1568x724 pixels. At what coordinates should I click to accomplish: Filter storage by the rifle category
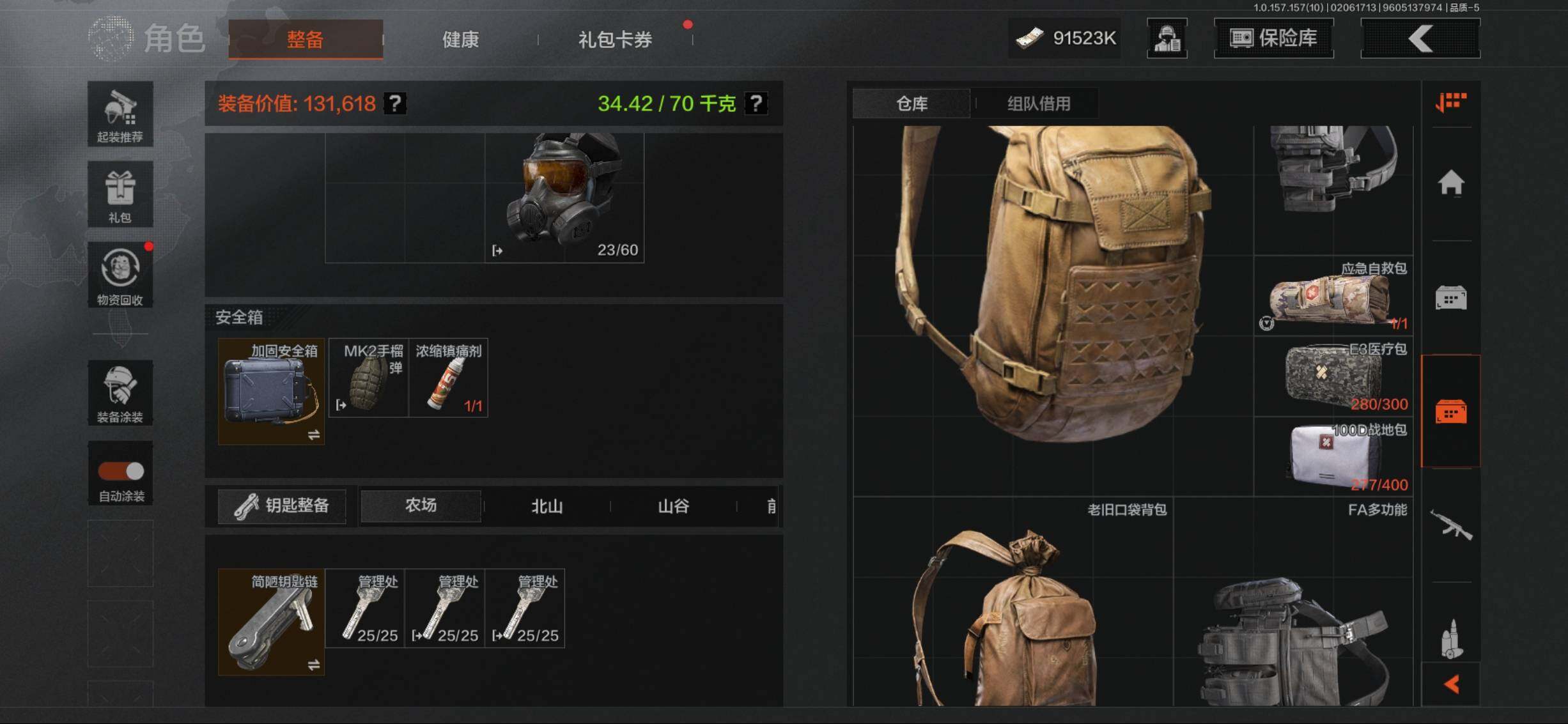(1450, 525)
